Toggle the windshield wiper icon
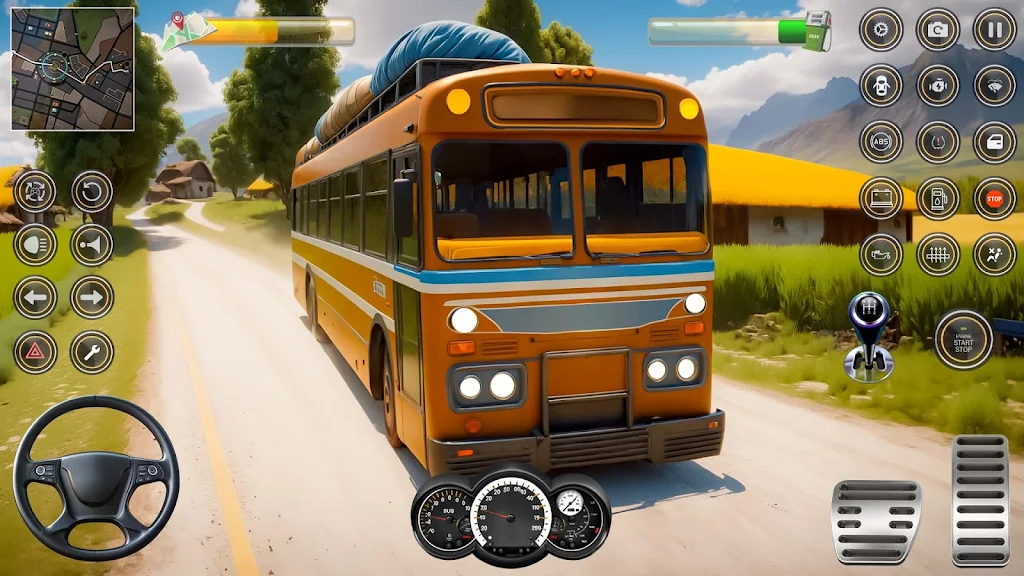 (995, 86)
